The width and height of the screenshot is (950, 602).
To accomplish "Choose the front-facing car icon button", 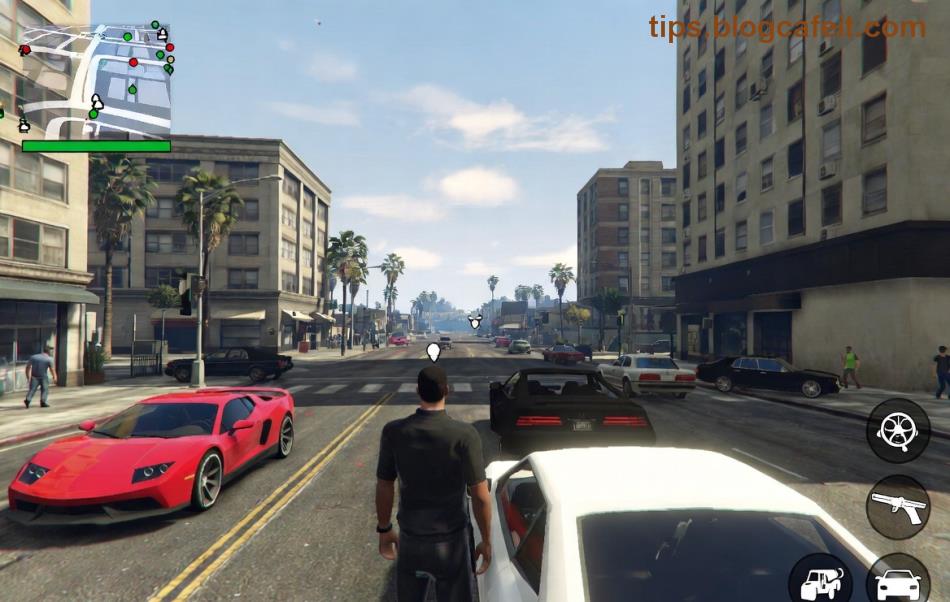I will click(x=898, y=581).
